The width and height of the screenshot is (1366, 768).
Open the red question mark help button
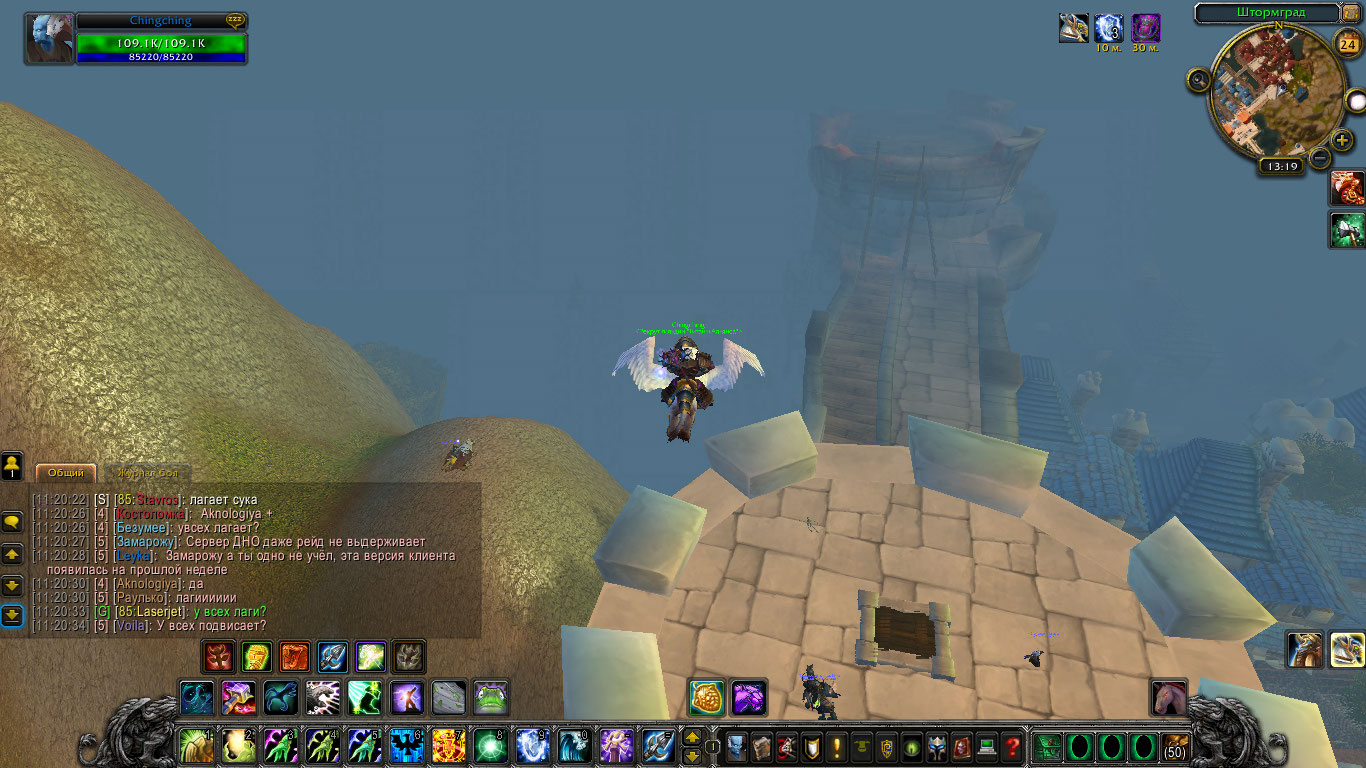tap(1012, 746)
